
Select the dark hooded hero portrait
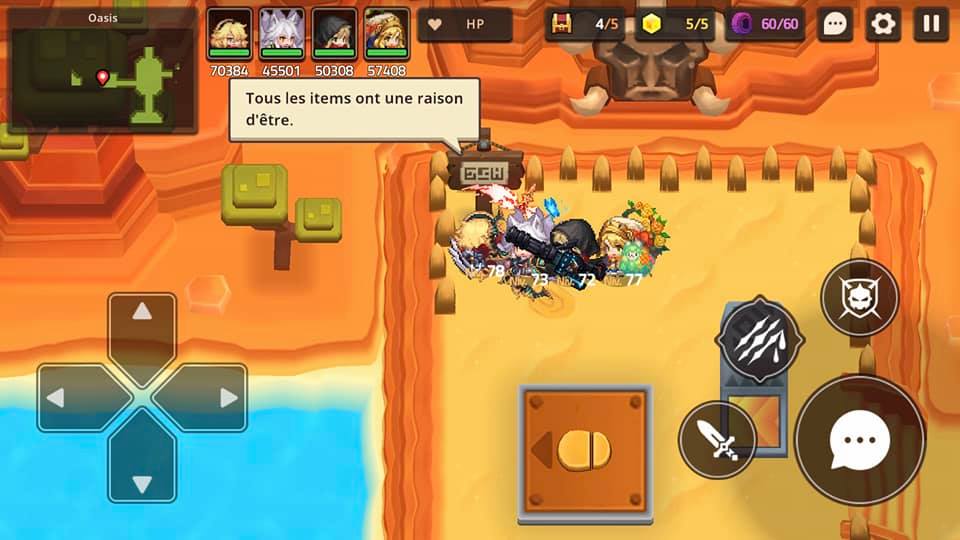(x=334, y=35)
